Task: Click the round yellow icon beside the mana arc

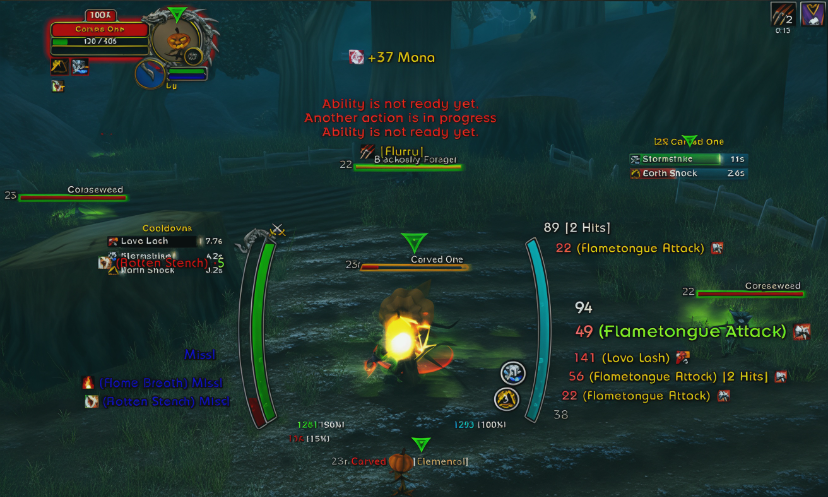Action: (507, 399)
